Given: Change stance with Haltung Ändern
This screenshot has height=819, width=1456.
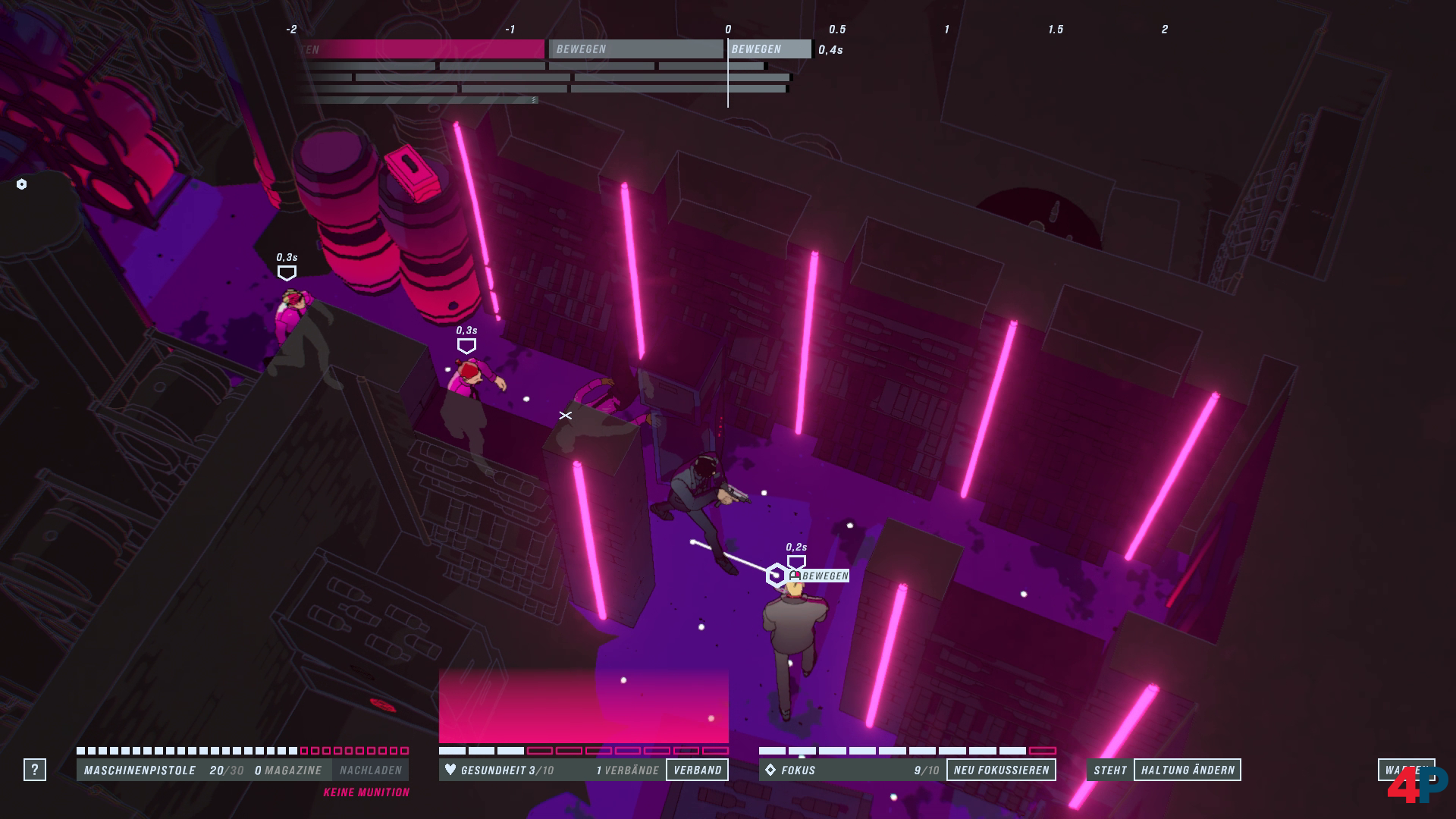Looking at the screenshot, I should (x=1187, y=770).
